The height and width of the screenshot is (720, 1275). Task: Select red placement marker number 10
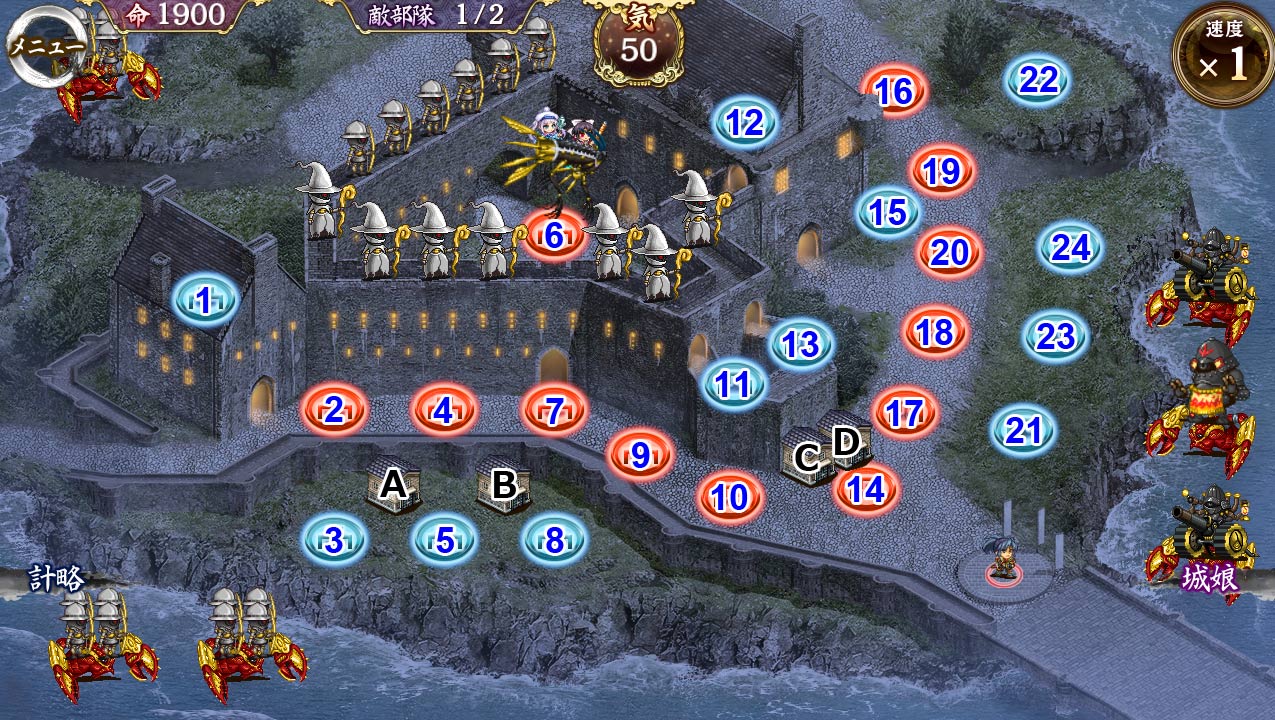click(x=731, y=497)
